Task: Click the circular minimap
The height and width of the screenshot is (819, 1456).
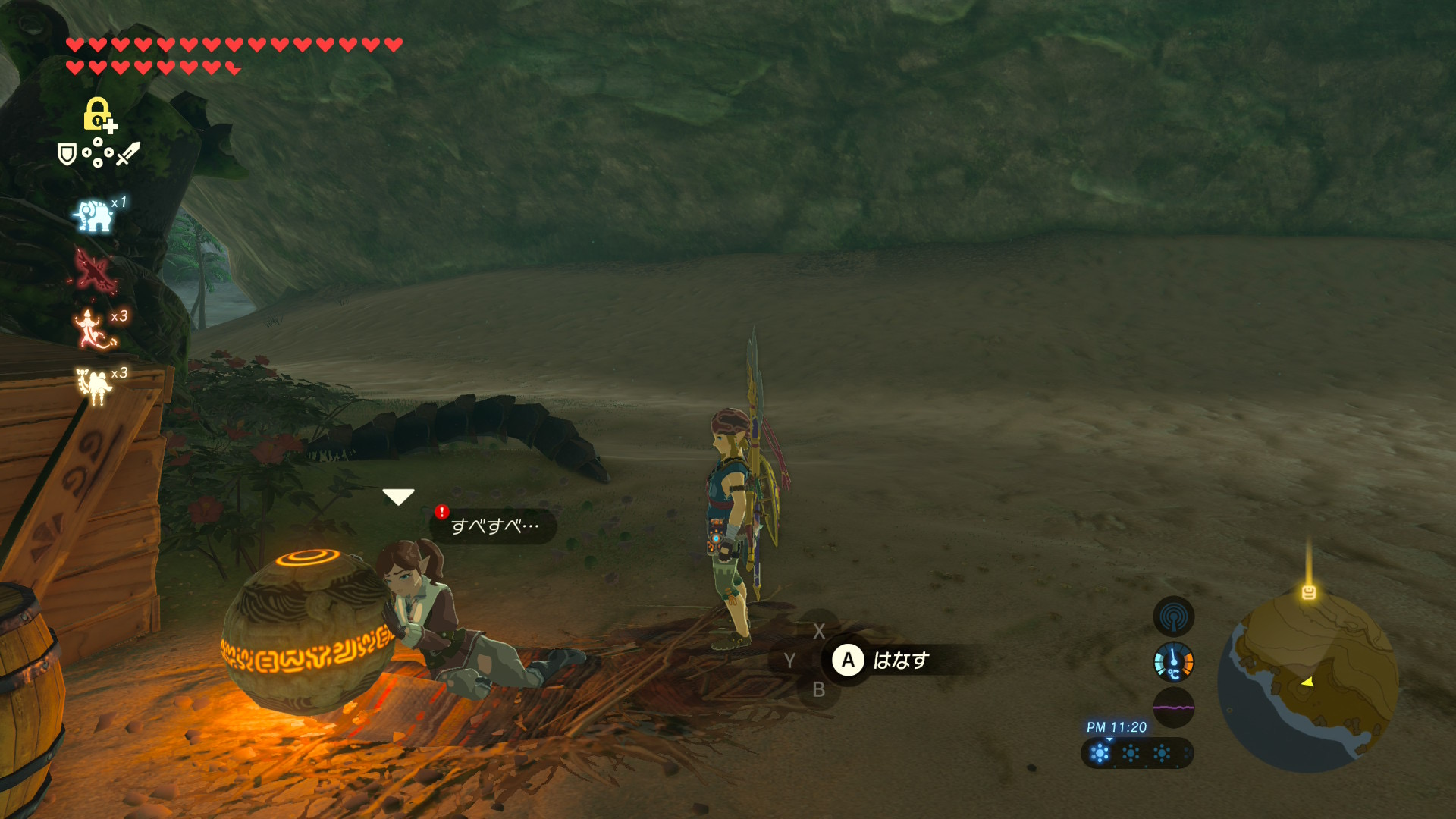Action: click(1307, 682)
